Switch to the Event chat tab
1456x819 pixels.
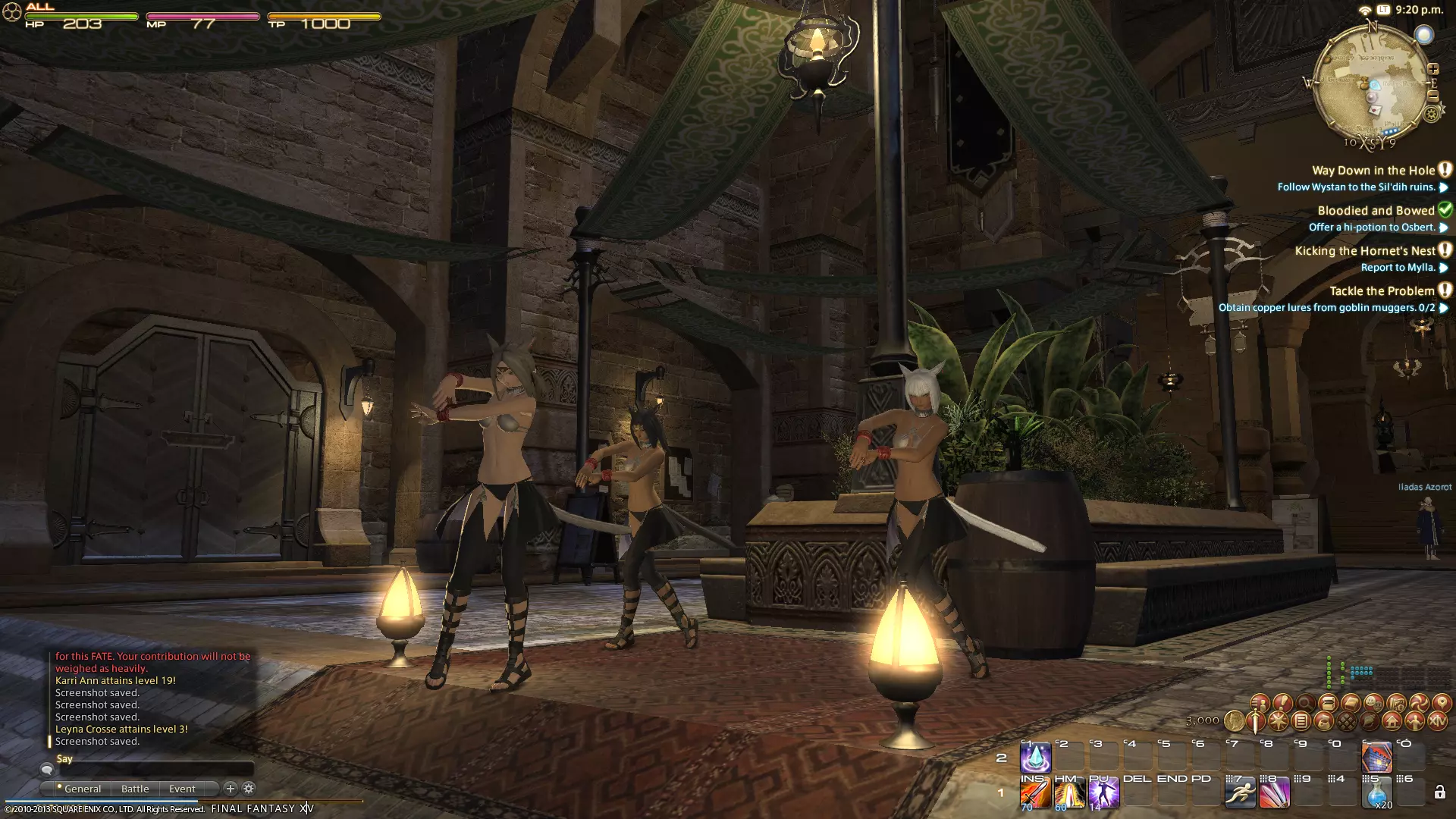point(182,789)
